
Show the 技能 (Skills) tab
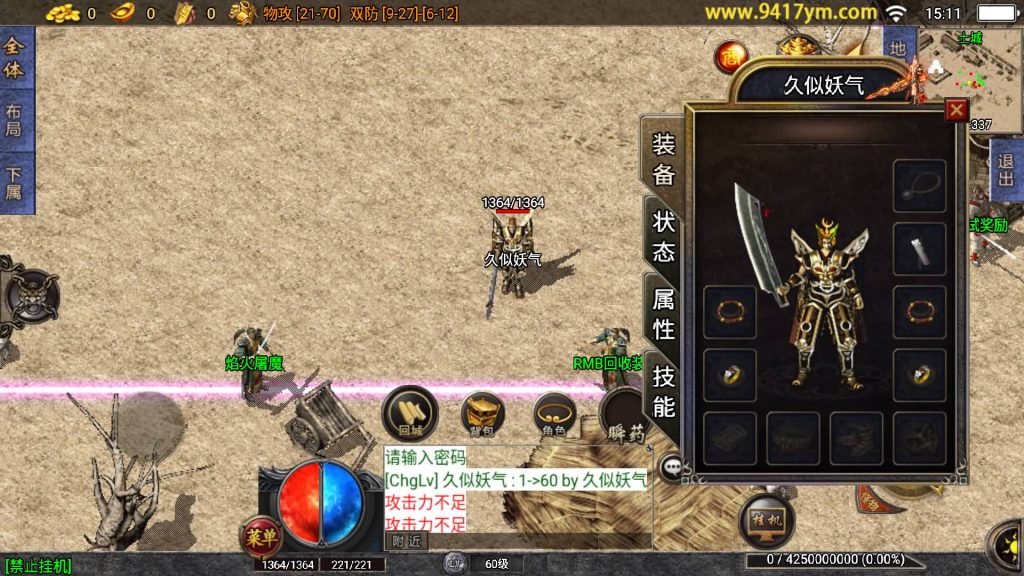click(663, 390)
